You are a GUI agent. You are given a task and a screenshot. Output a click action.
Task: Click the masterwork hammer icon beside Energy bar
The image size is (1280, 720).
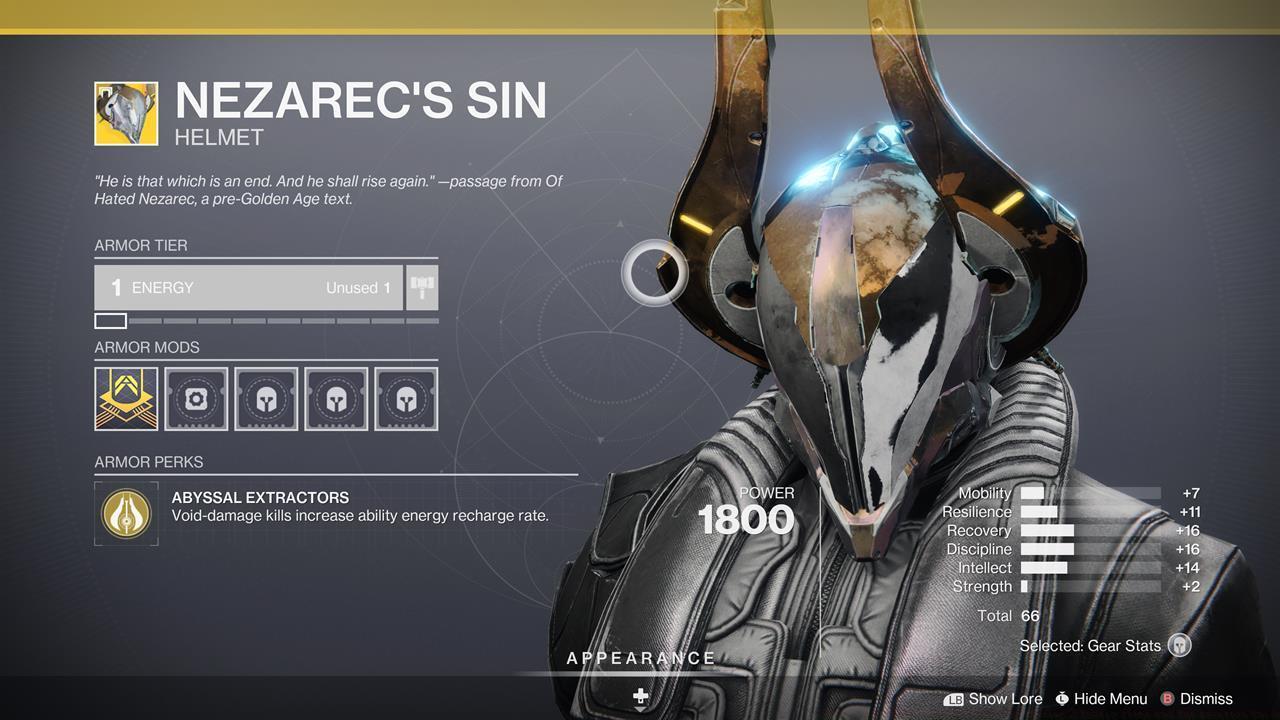click(x=421, y=287)
